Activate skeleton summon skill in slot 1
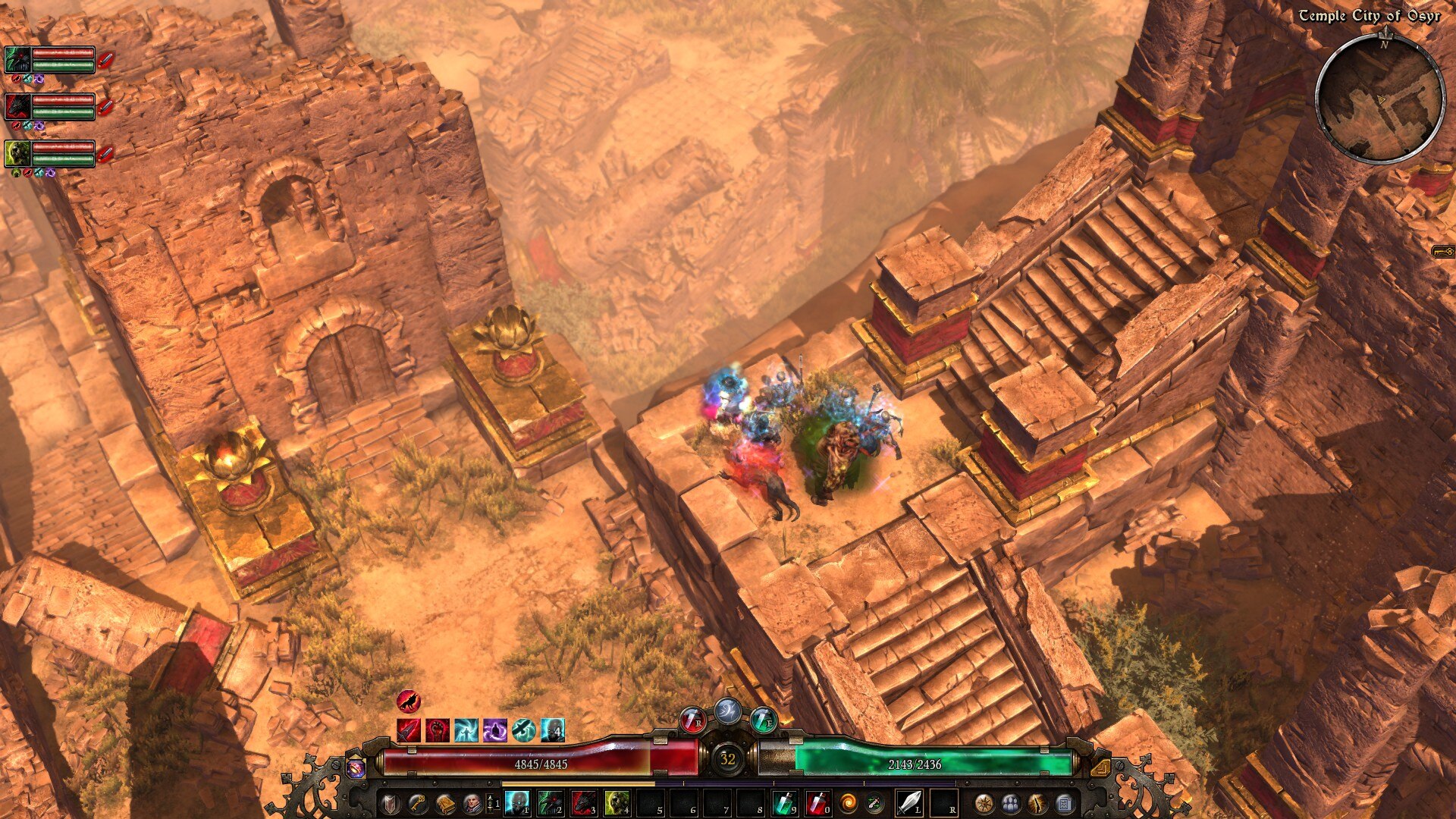This screenshot has height=819, width=1456. pyautogui.click(x=517, y=802)
